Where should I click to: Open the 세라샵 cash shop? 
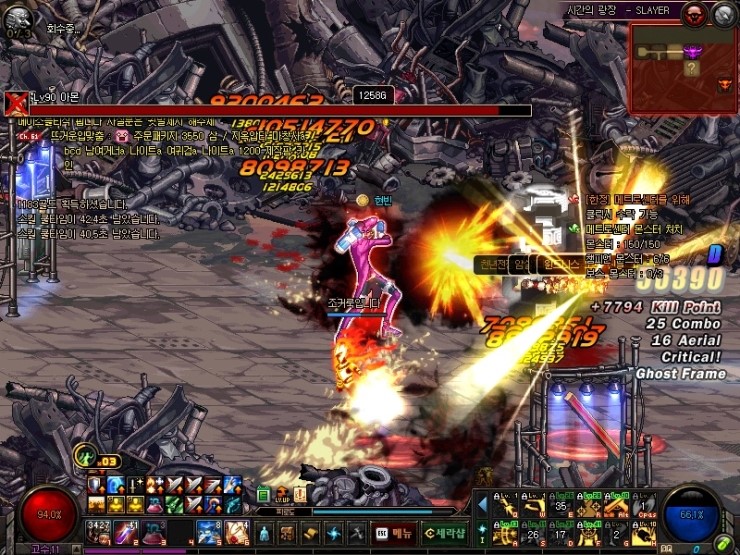(445, 532)
